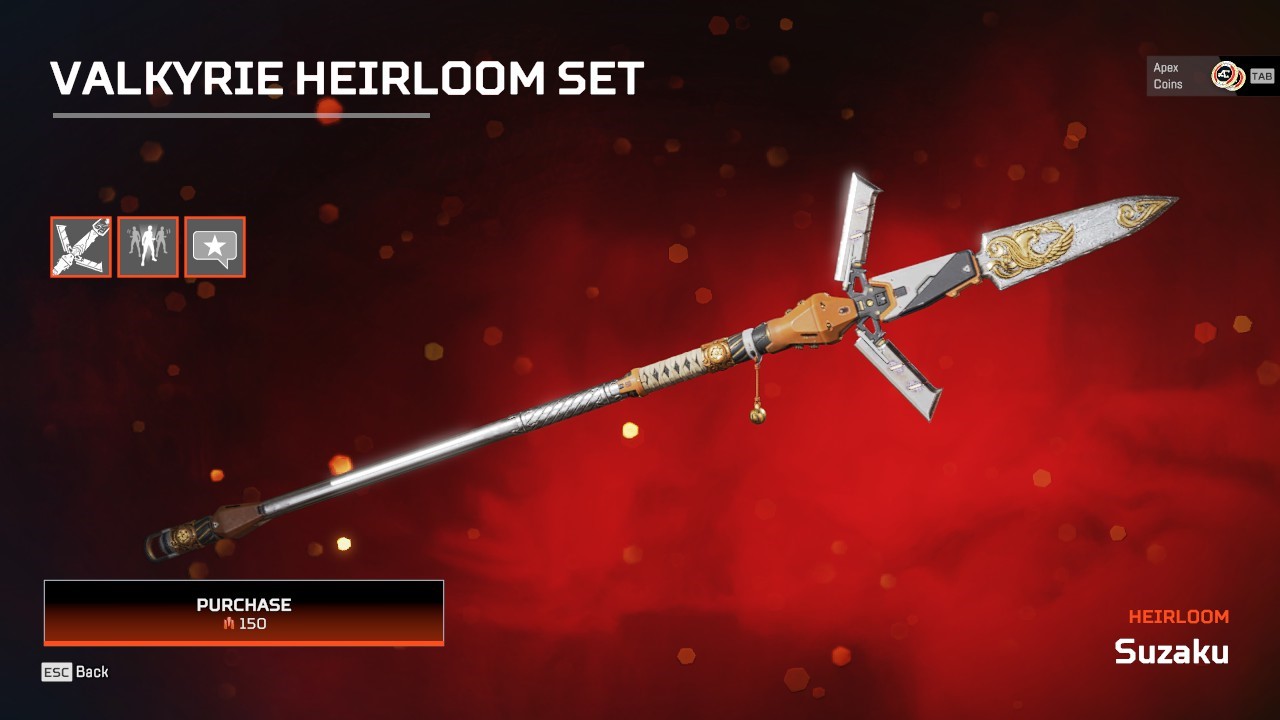The image size is (1280, 720).
Task: Select the HEIRLOOM label above Suzaku
Action: pyautogui.click(x=1180, y=616)
